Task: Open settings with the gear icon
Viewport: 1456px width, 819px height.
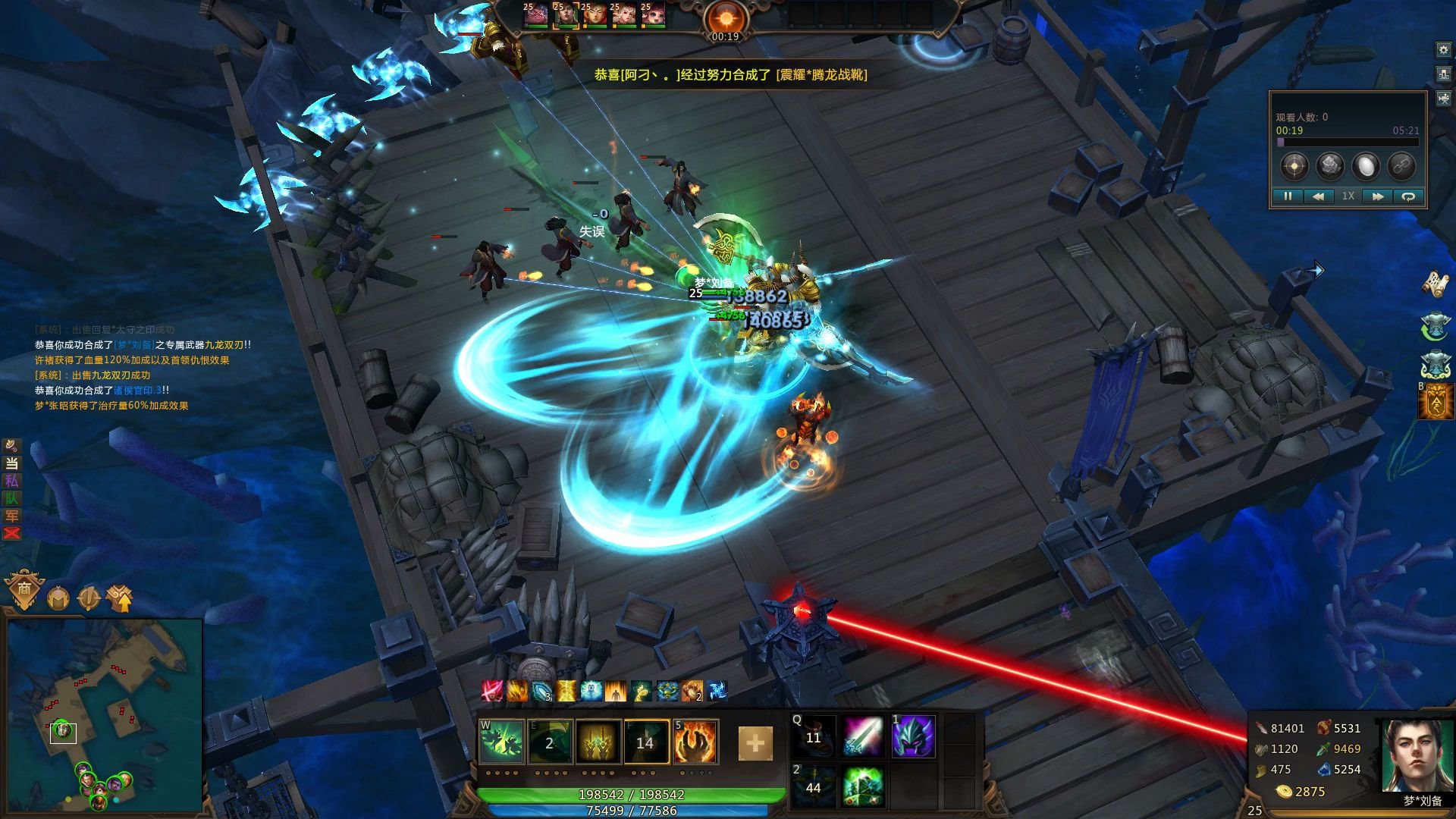Action: click(x=1443, y=50)
